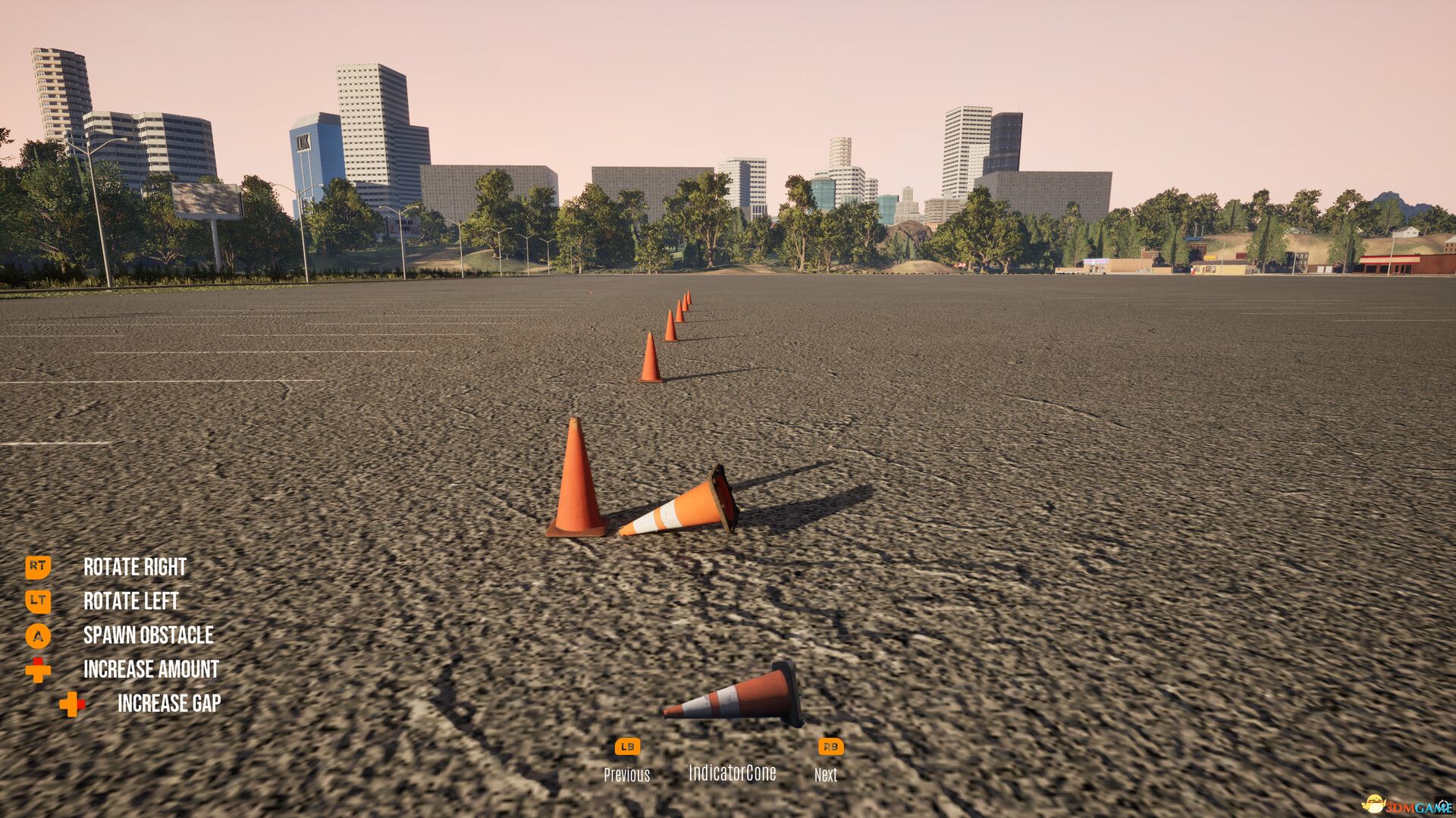Click Previous to cycle obstacle backward
The width and height of the screenshot is (1456, 818).
click(x=627, y=775)
